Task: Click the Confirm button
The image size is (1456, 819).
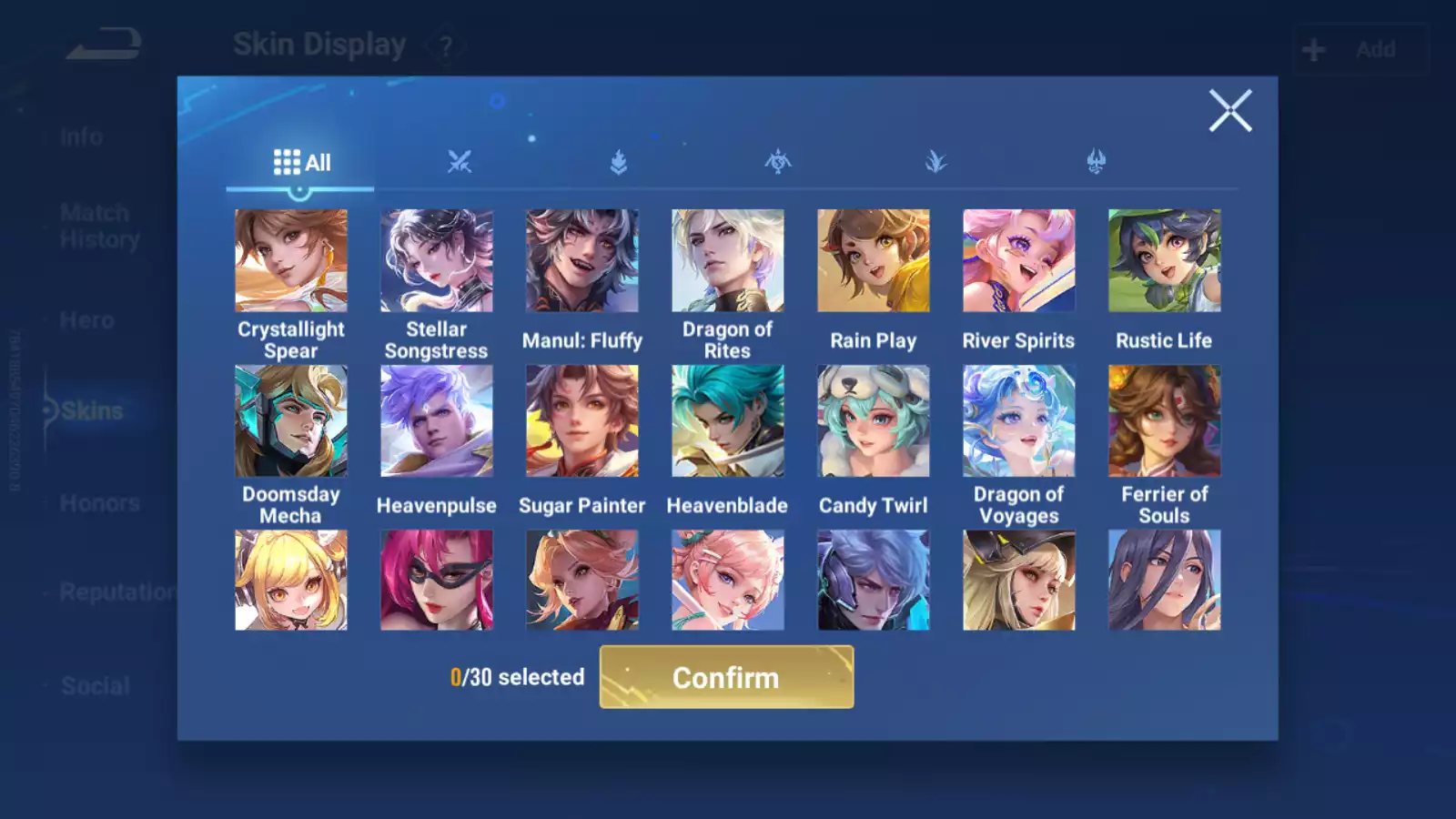Action: click(725, 677)
